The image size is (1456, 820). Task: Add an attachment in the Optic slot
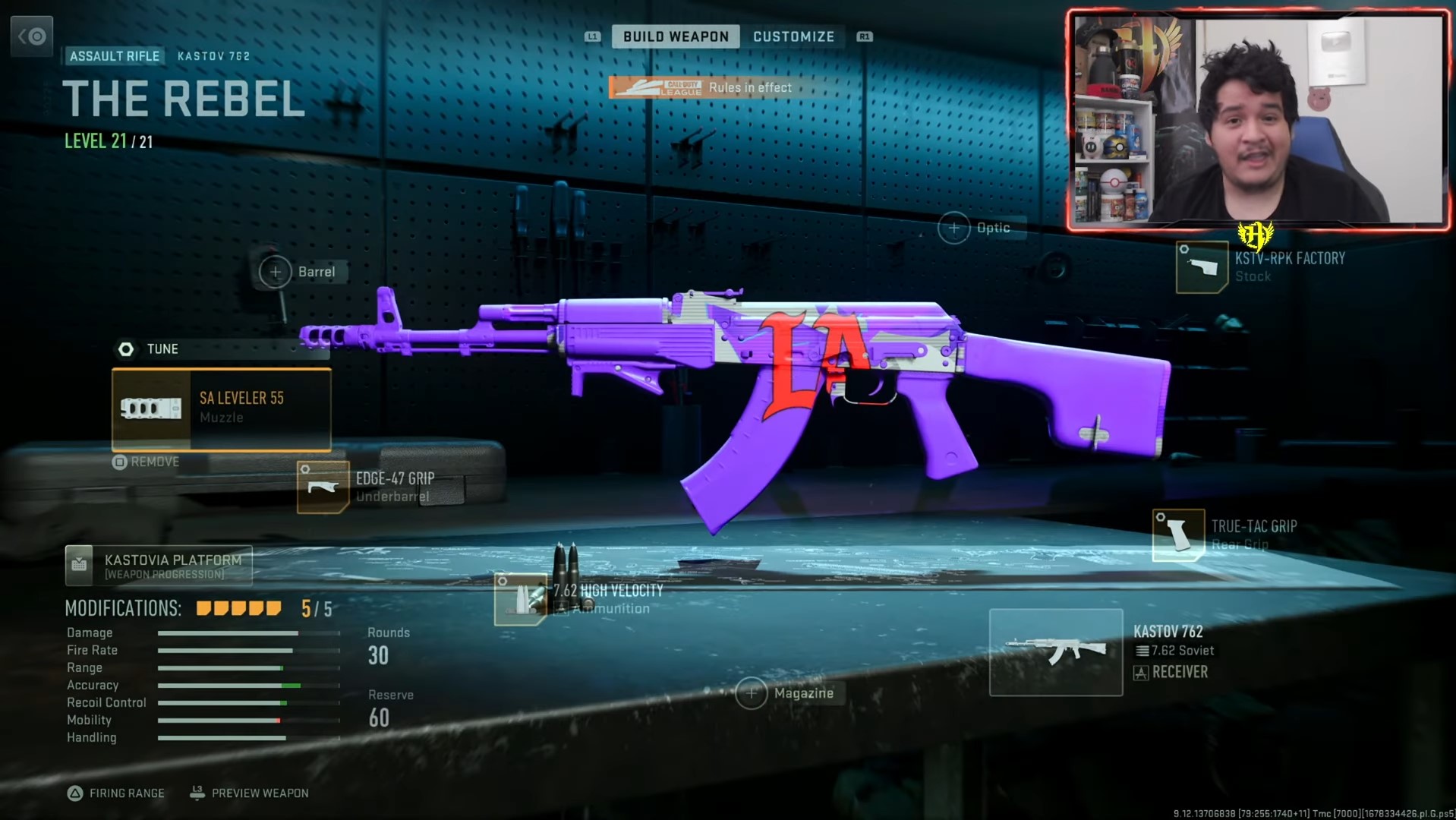pos(954,227)
